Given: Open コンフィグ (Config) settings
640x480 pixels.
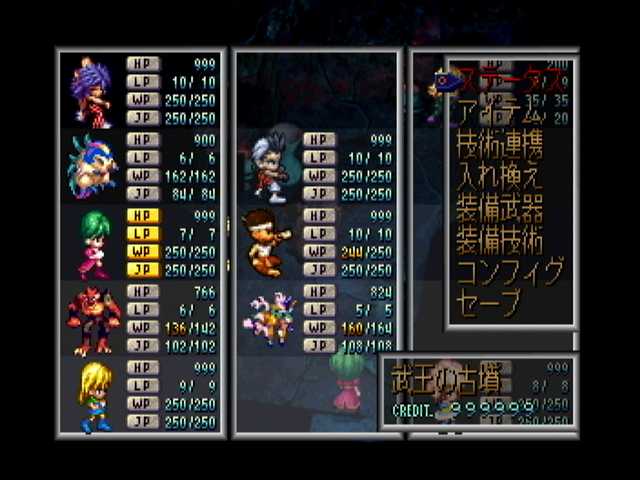Looking at the screenshot, I should (510, 271).
